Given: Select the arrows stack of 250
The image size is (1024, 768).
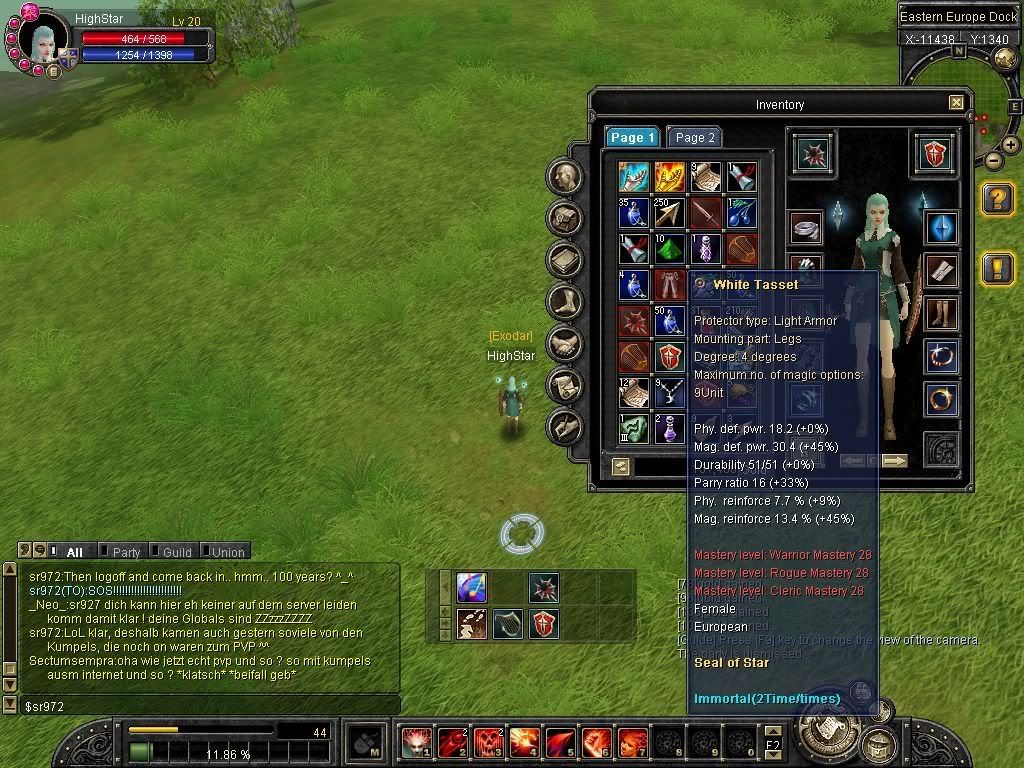Looking at the screenshot, I should click(668, 213).
